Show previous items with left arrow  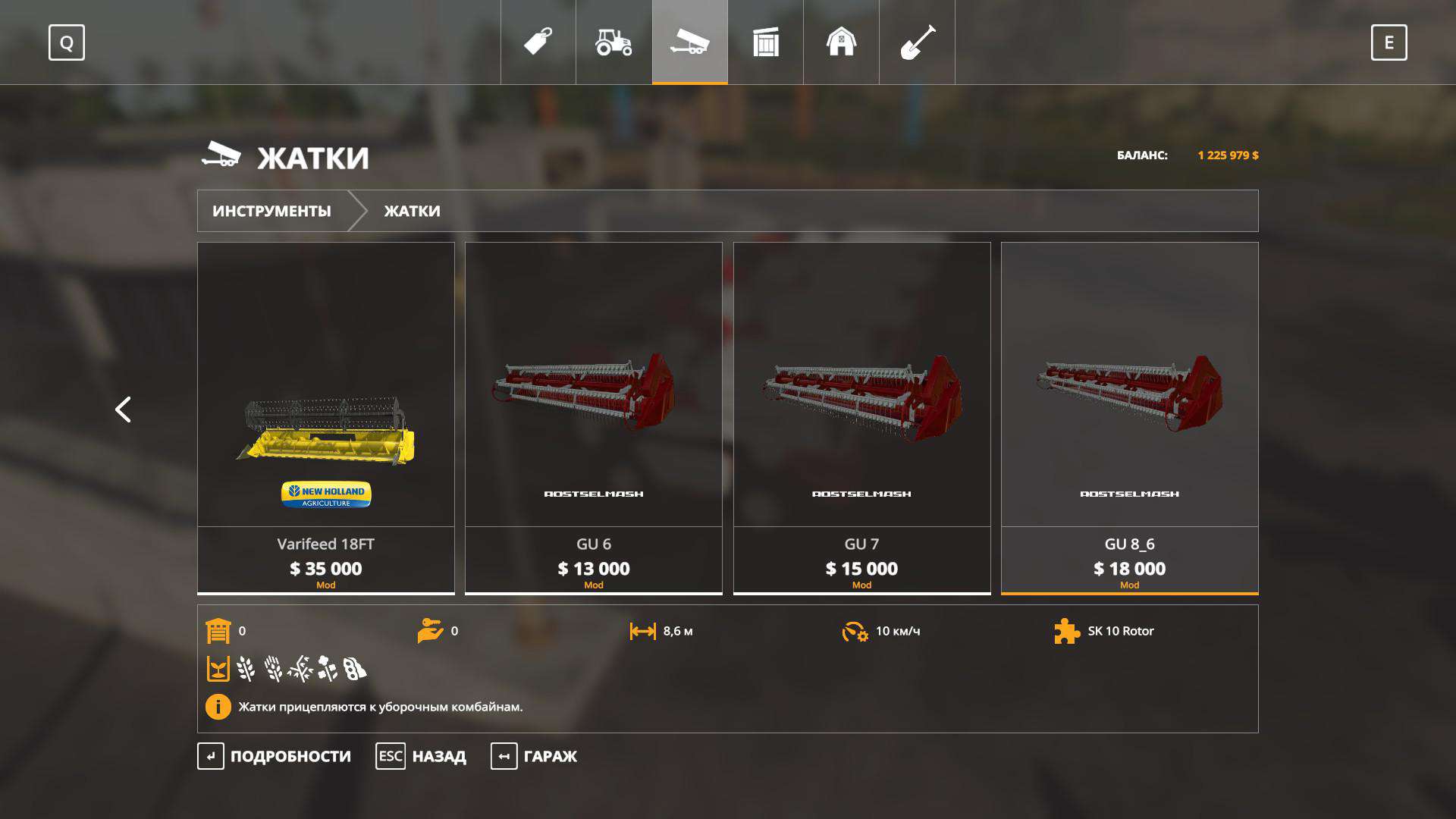coord(123,409)
